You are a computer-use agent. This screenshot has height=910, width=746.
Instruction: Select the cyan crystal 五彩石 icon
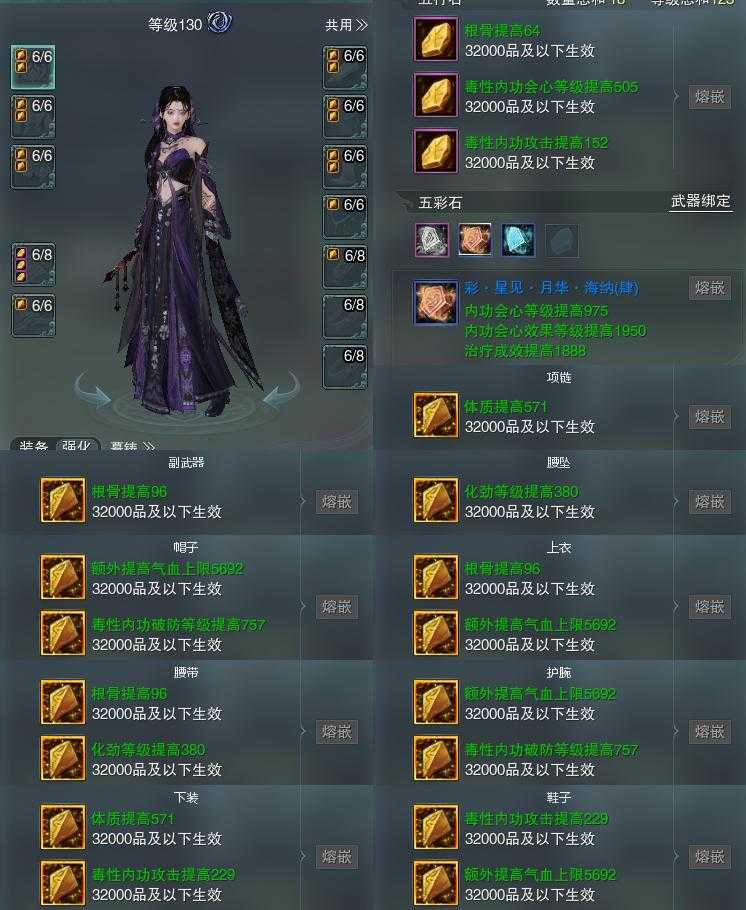coord(518,240)
